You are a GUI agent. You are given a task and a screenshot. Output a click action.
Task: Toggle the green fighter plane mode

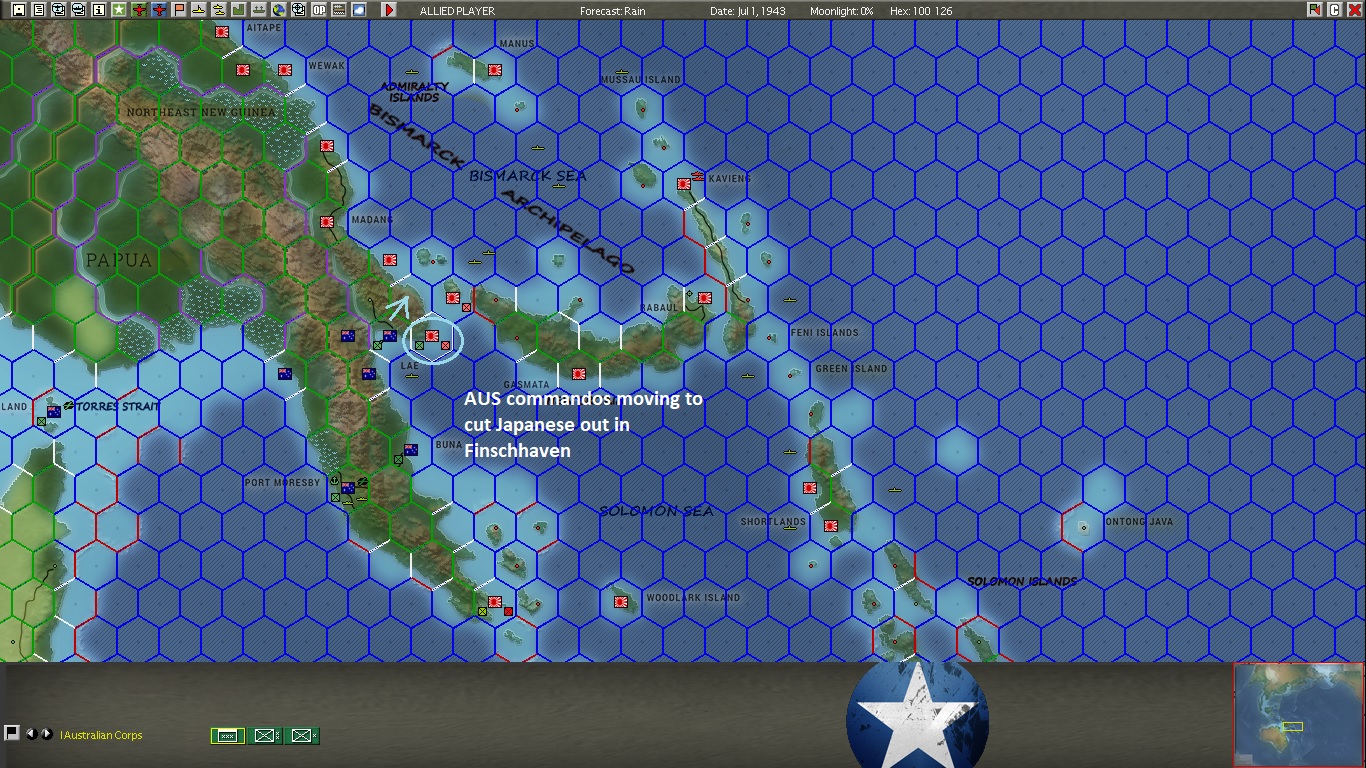click(137, 10)
